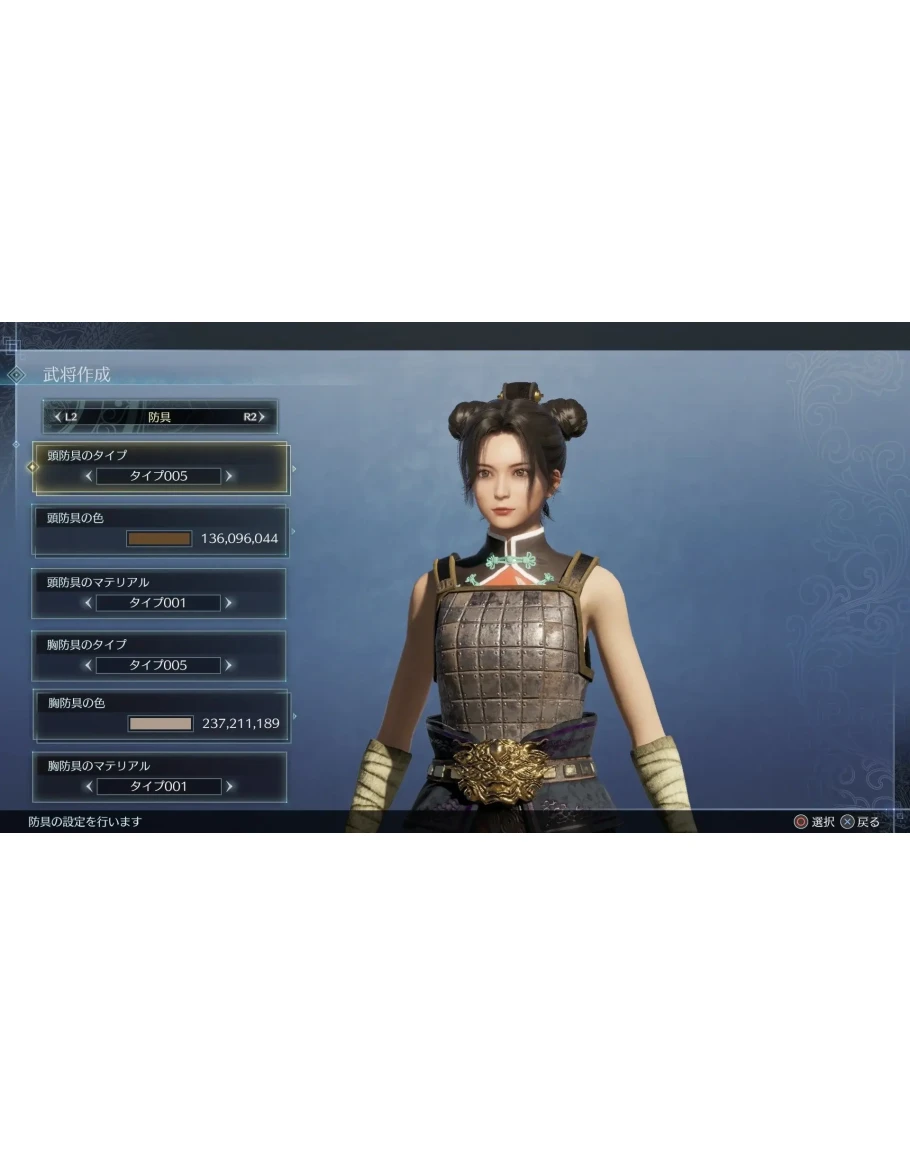Open the 頭防具の色 color row
This screenshot has width=910, height=1155.
tap(160, 519)
